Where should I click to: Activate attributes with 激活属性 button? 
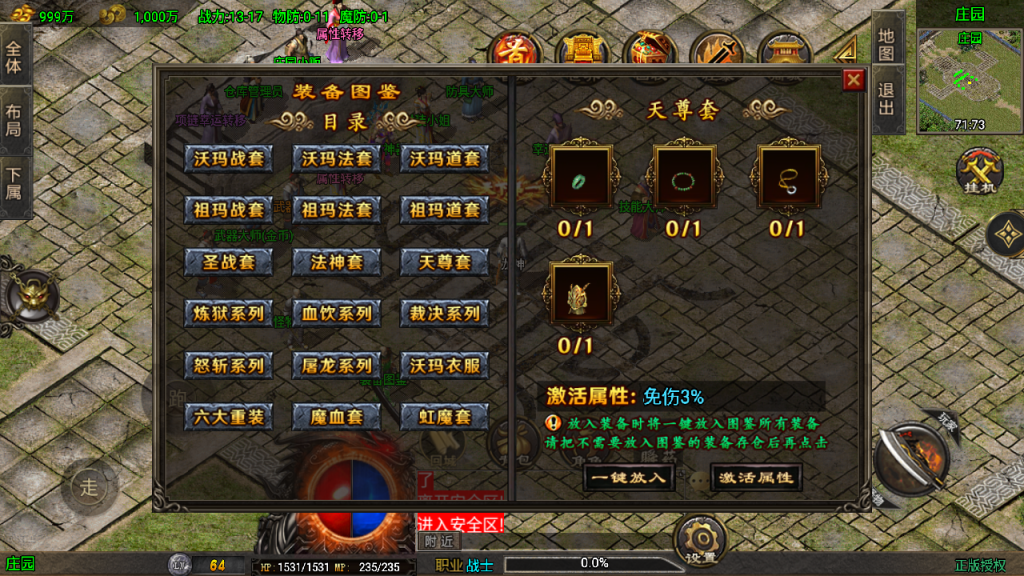pos(756,477)
